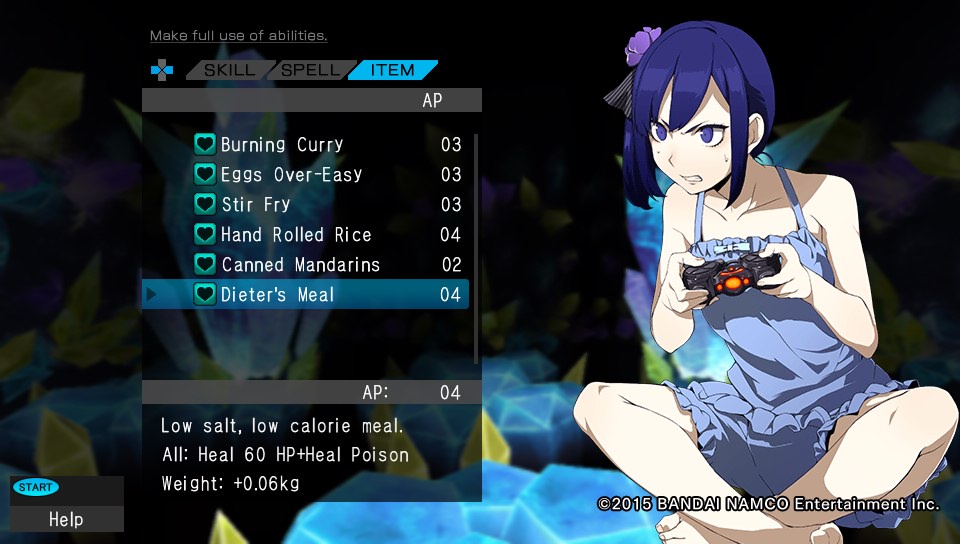Screen dimensions: 960x544
Task: Click the item list scrollbar
Action: point(476,249)
